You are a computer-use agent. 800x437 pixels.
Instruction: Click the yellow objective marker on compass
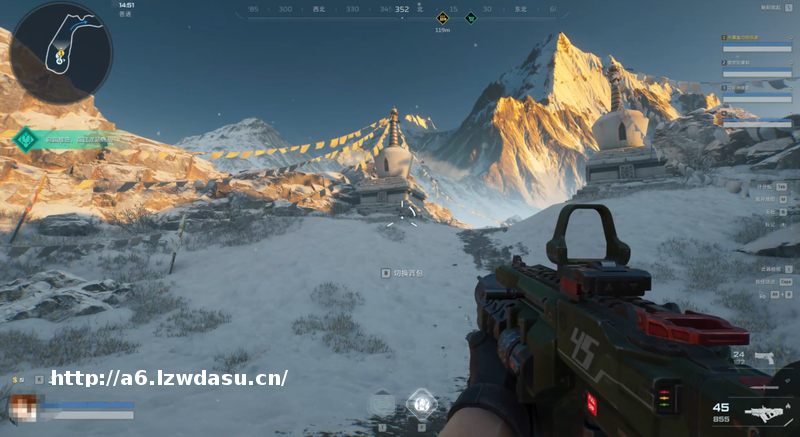442,17
